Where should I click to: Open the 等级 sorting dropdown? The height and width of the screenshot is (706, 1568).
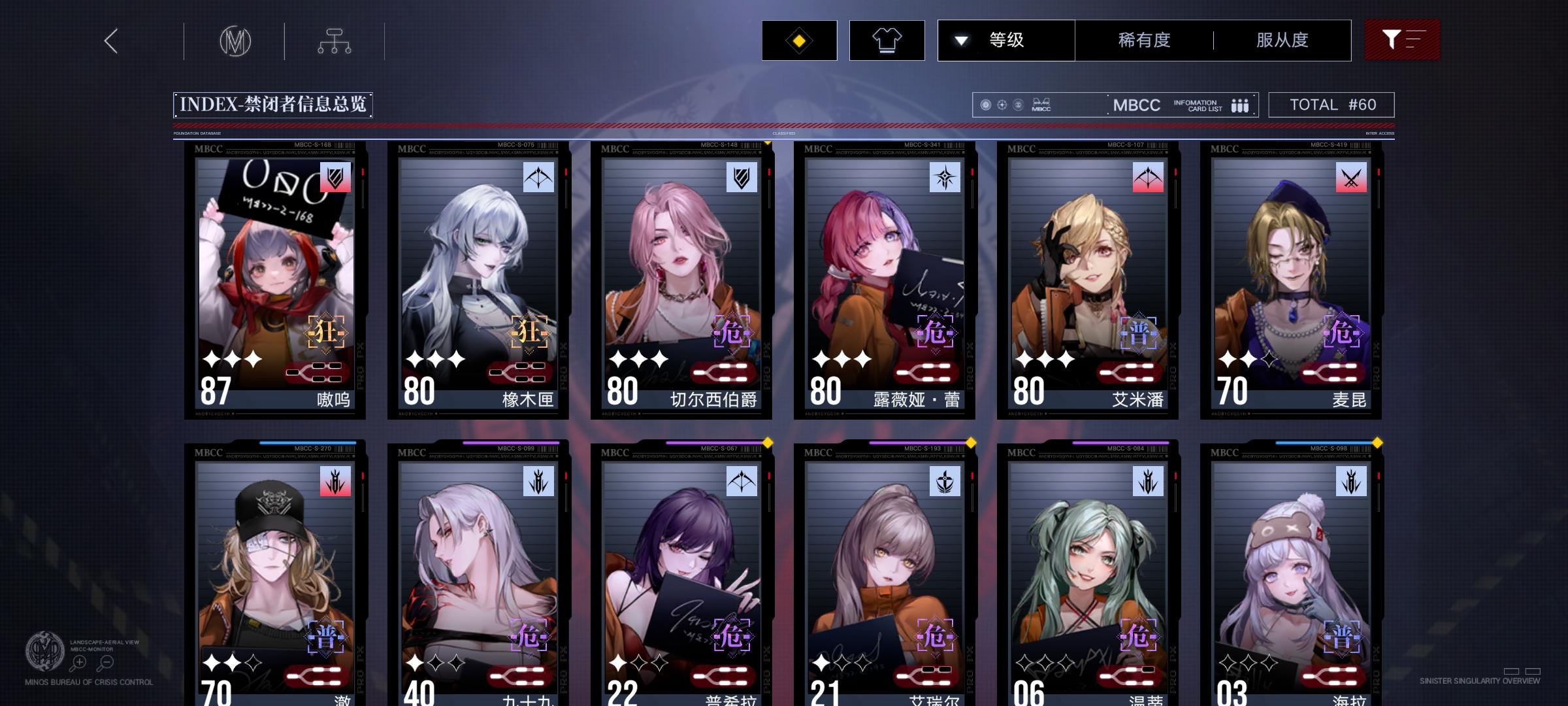(x=1006, y=40)
